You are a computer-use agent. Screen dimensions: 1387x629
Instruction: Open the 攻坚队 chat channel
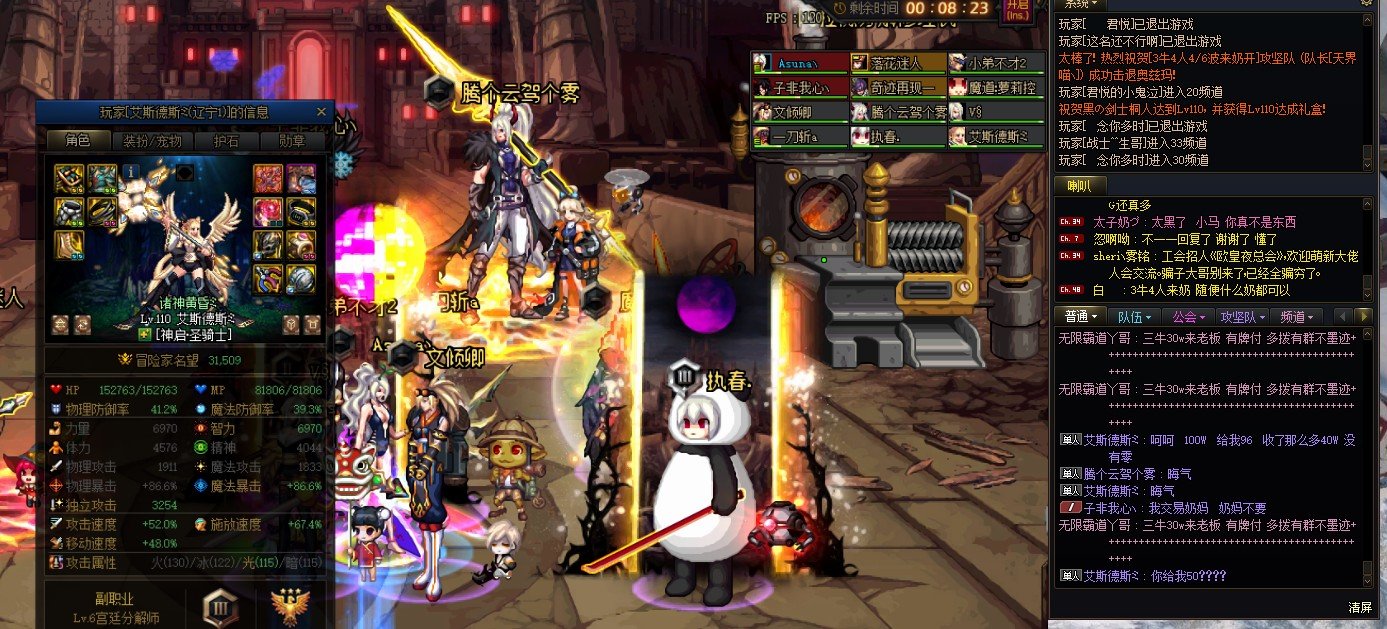point(1245,317)
